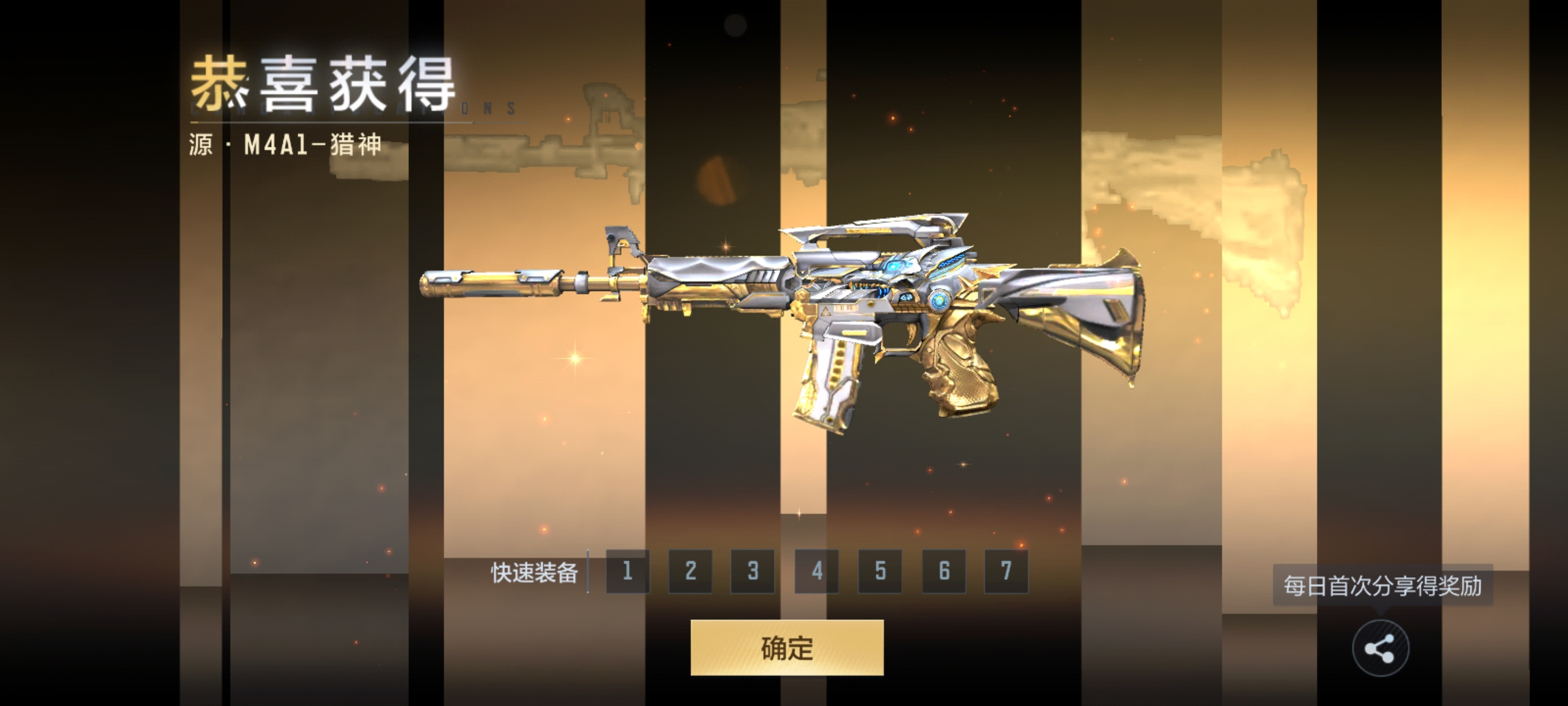Assign the M4A1 to loadout 2
This screenshot has width=1568, height=706.
point(690,571)
